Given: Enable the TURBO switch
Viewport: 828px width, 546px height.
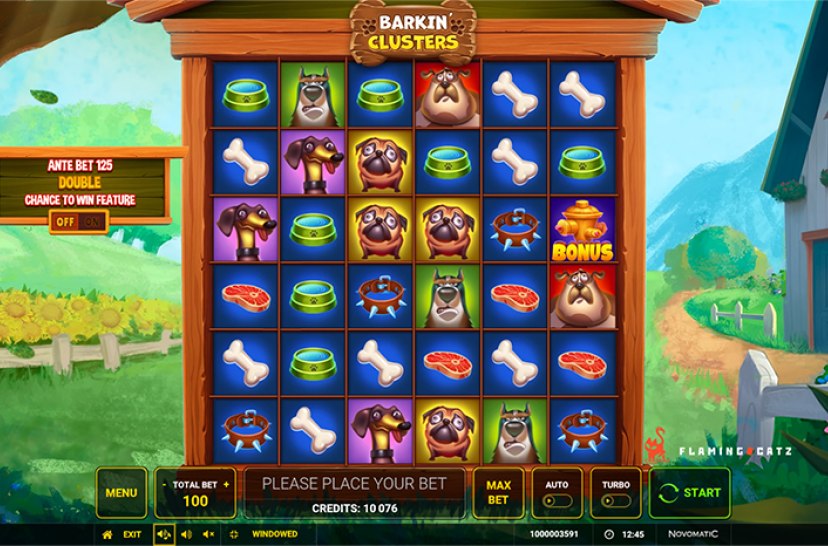Looking at the screenshot, I should [x=615, y=500].
